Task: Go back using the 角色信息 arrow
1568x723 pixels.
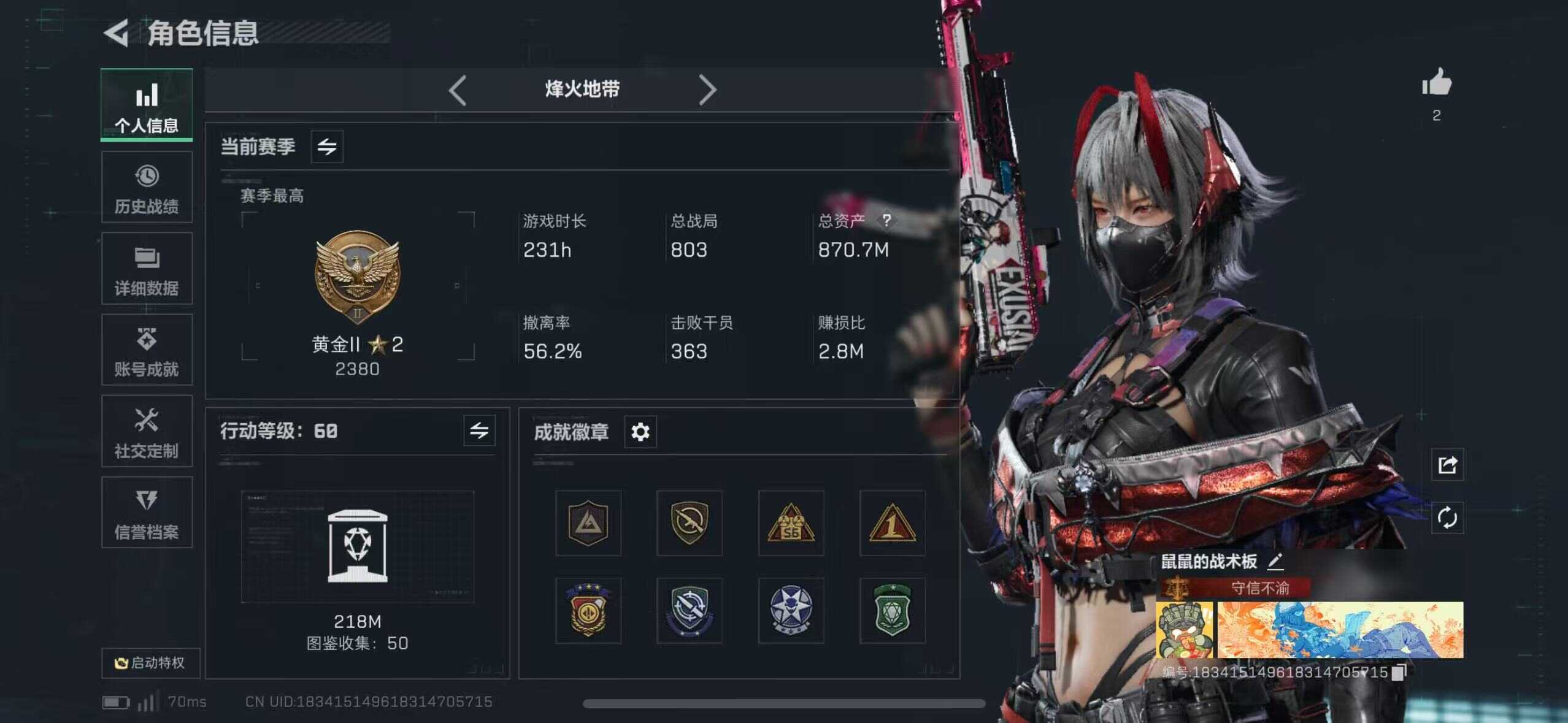Action: coord(117,33)
